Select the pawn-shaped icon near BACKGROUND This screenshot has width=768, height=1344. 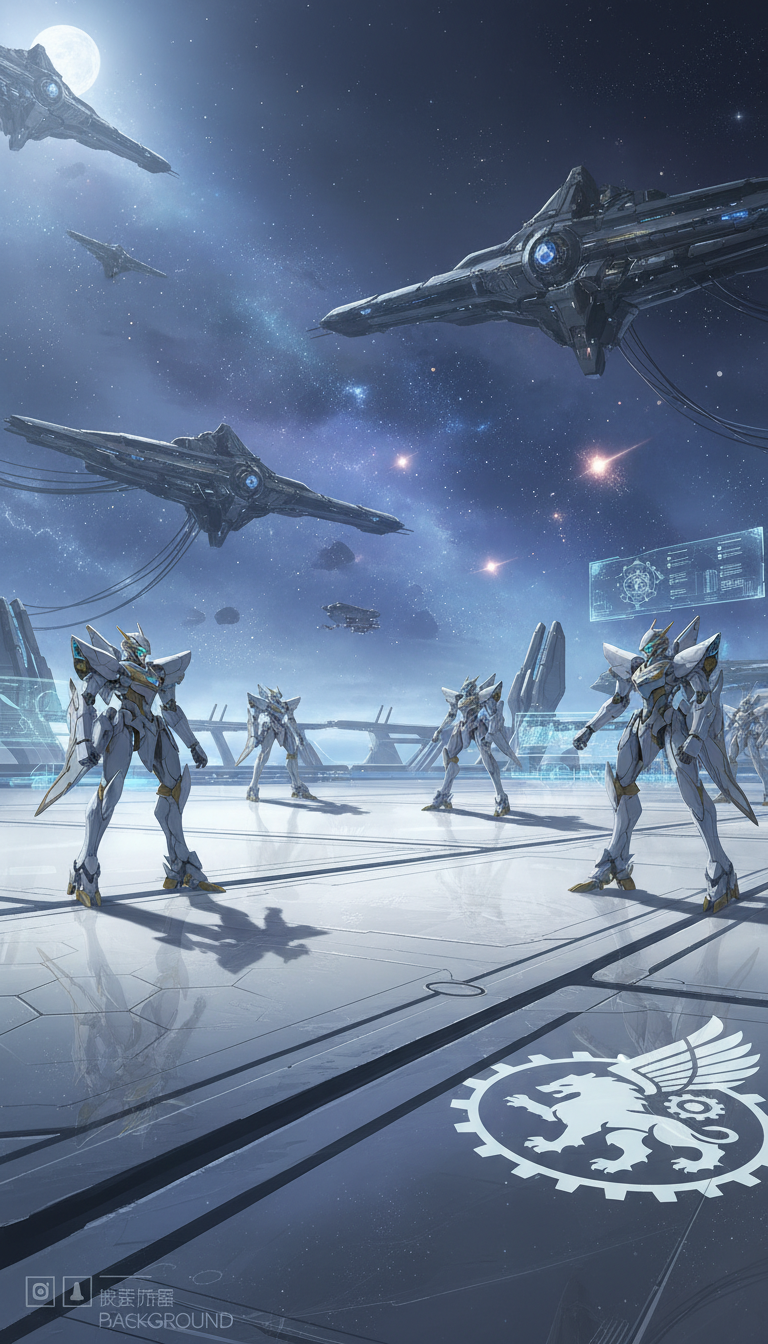[77, 1291]
